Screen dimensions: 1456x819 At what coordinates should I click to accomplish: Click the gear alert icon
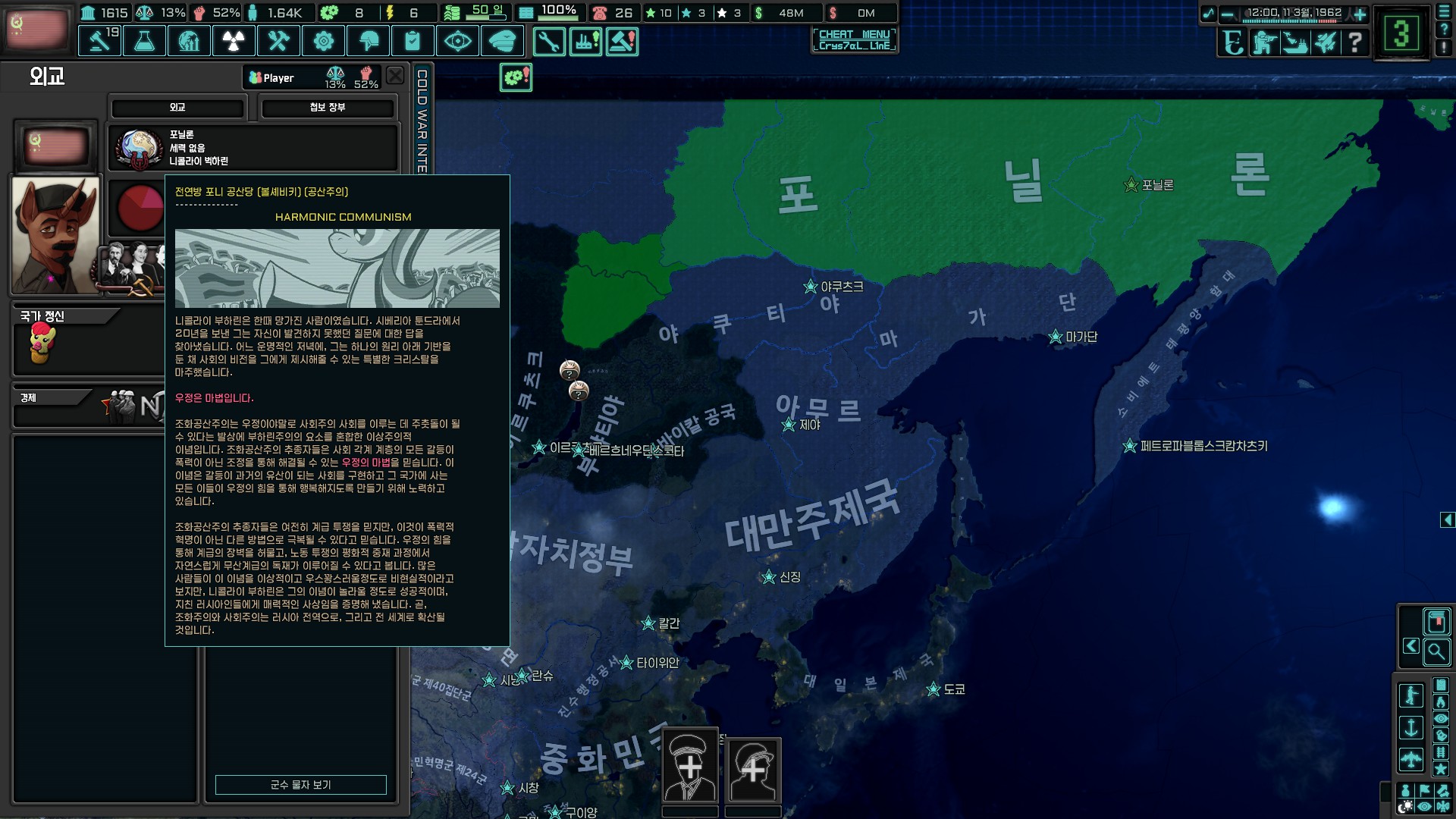(516, 77)
